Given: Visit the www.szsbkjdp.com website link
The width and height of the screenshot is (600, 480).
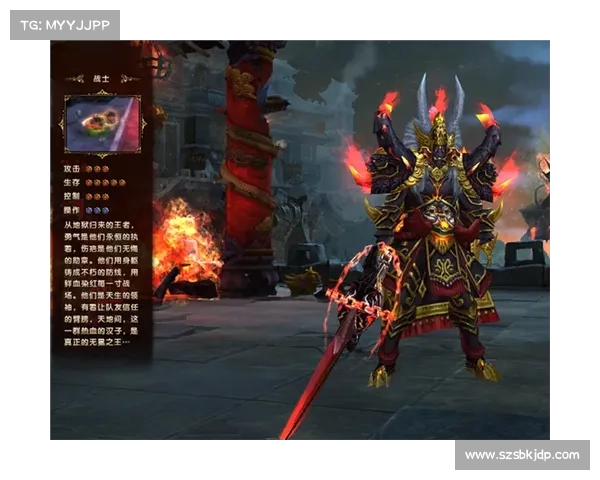Looking at the screenshot, I should [521, 455].
